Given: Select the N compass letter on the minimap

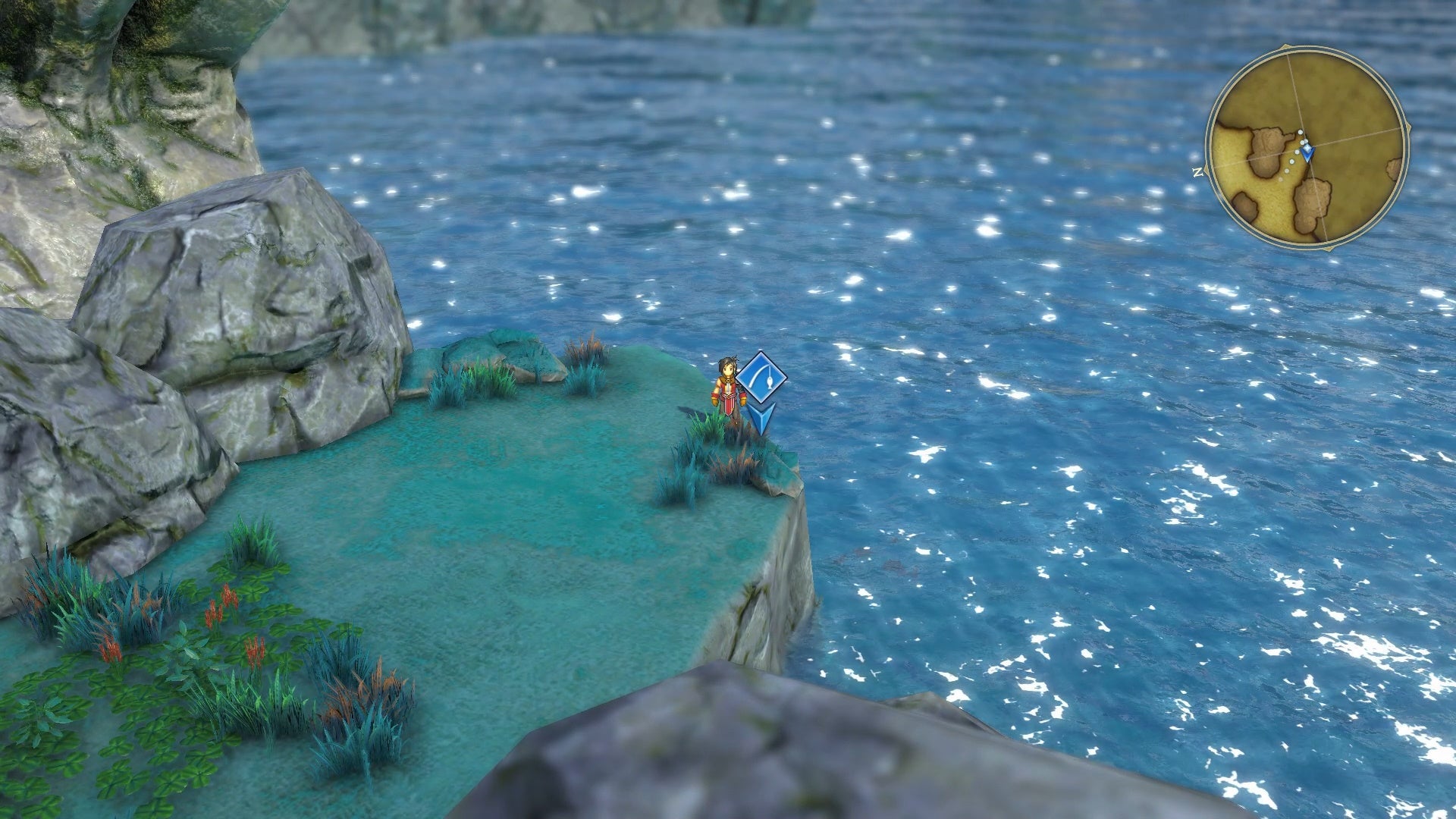Looking at the screenshot, I should click(1199, 171).
